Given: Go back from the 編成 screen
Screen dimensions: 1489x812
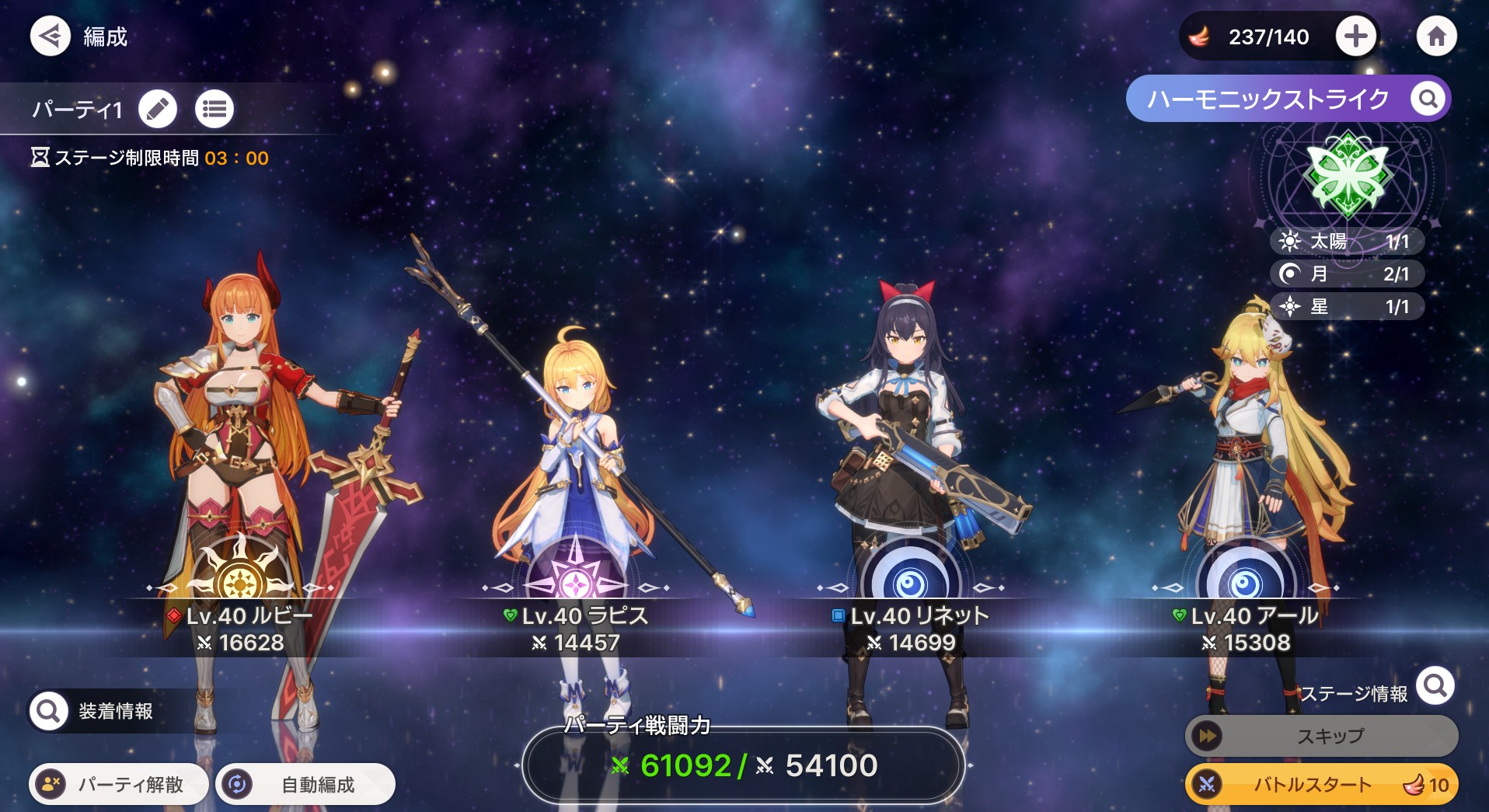Looking at the screenshot, I should pos(50,36).
